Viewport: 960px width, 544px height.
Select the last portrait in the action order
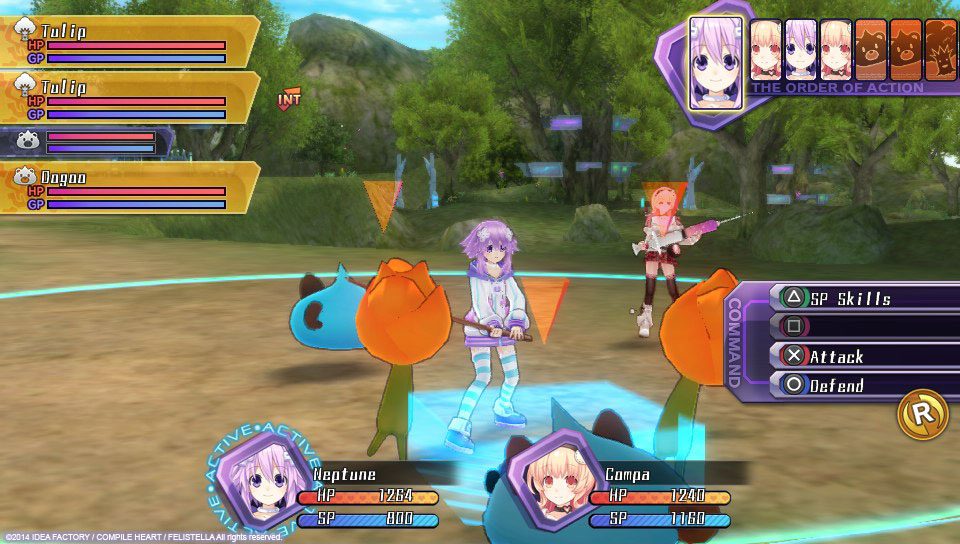pos(941,49)
